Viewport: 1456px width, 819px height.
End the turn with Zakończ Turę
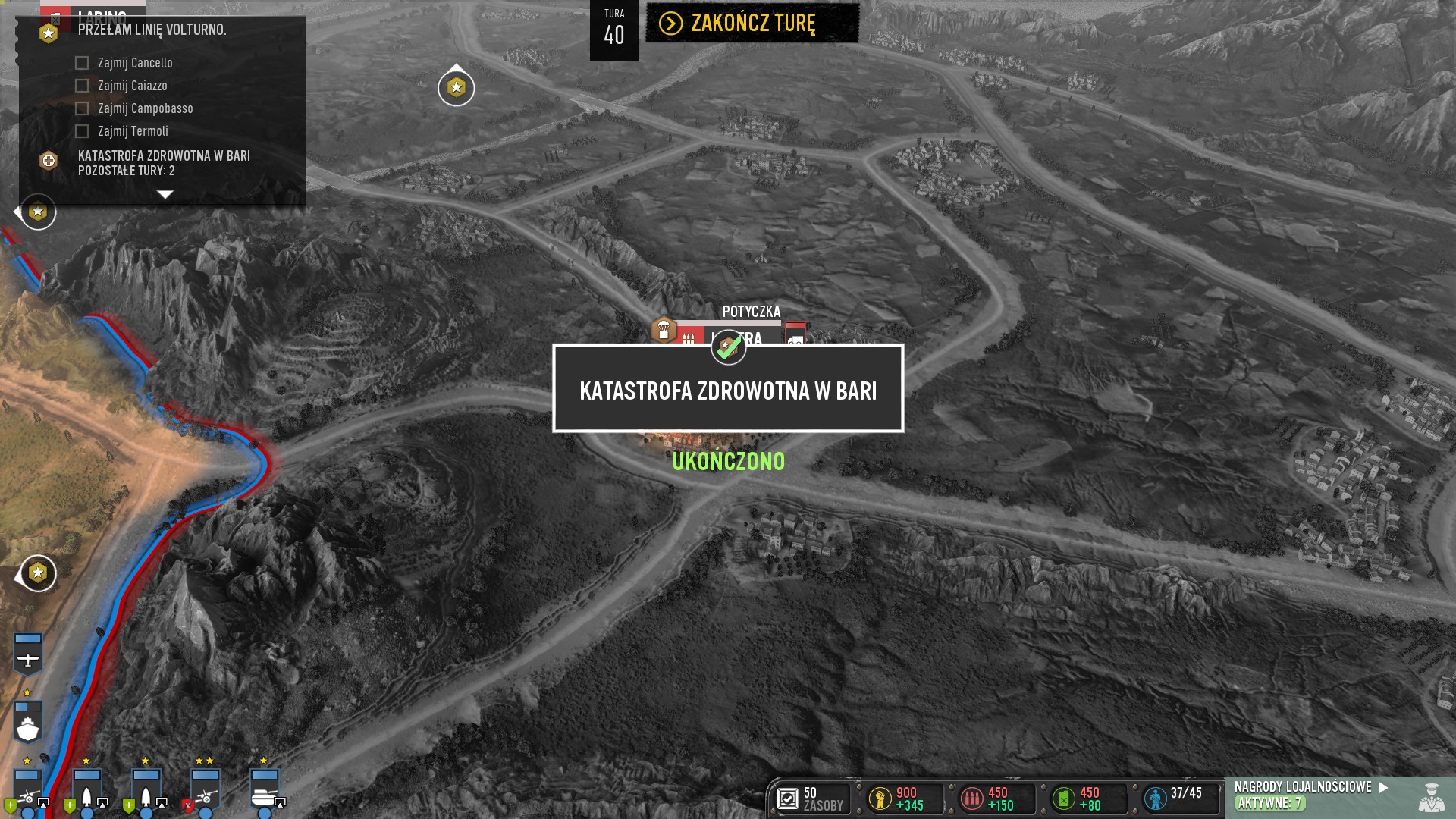[x=752, y=24]
